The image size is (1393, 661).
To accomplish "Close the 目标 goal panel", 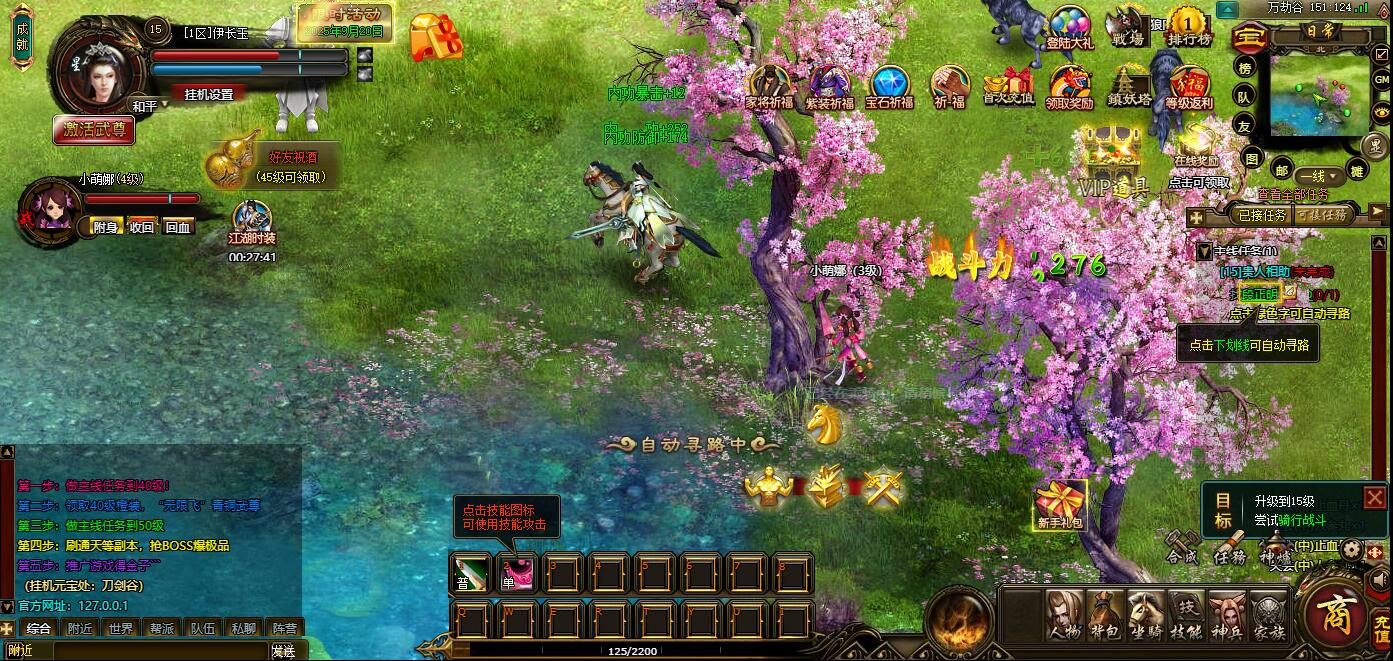I will click(x=1375, y=498).
